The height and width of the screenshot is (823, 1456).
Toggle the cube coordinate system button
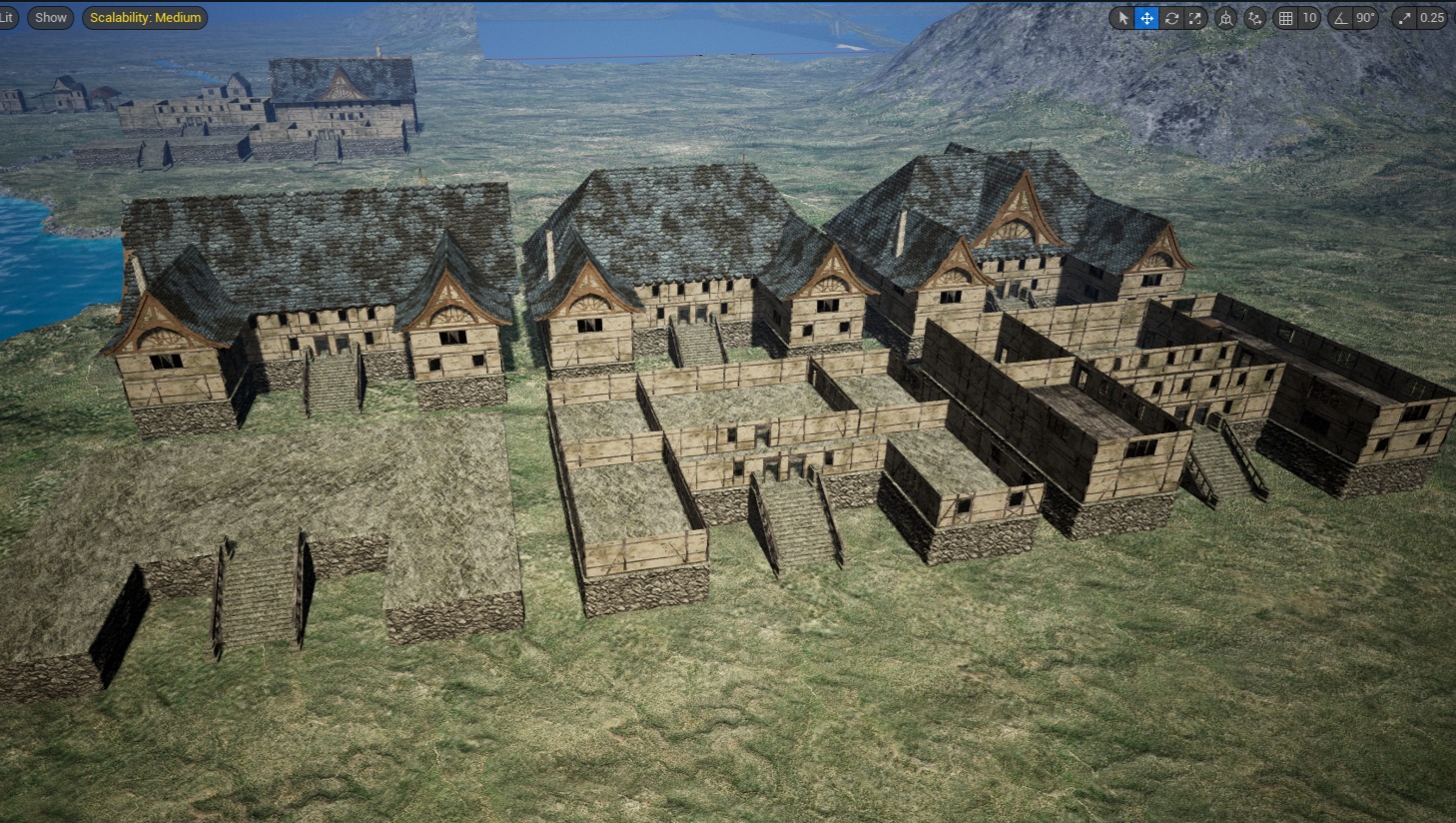(x=1225, y=18)
